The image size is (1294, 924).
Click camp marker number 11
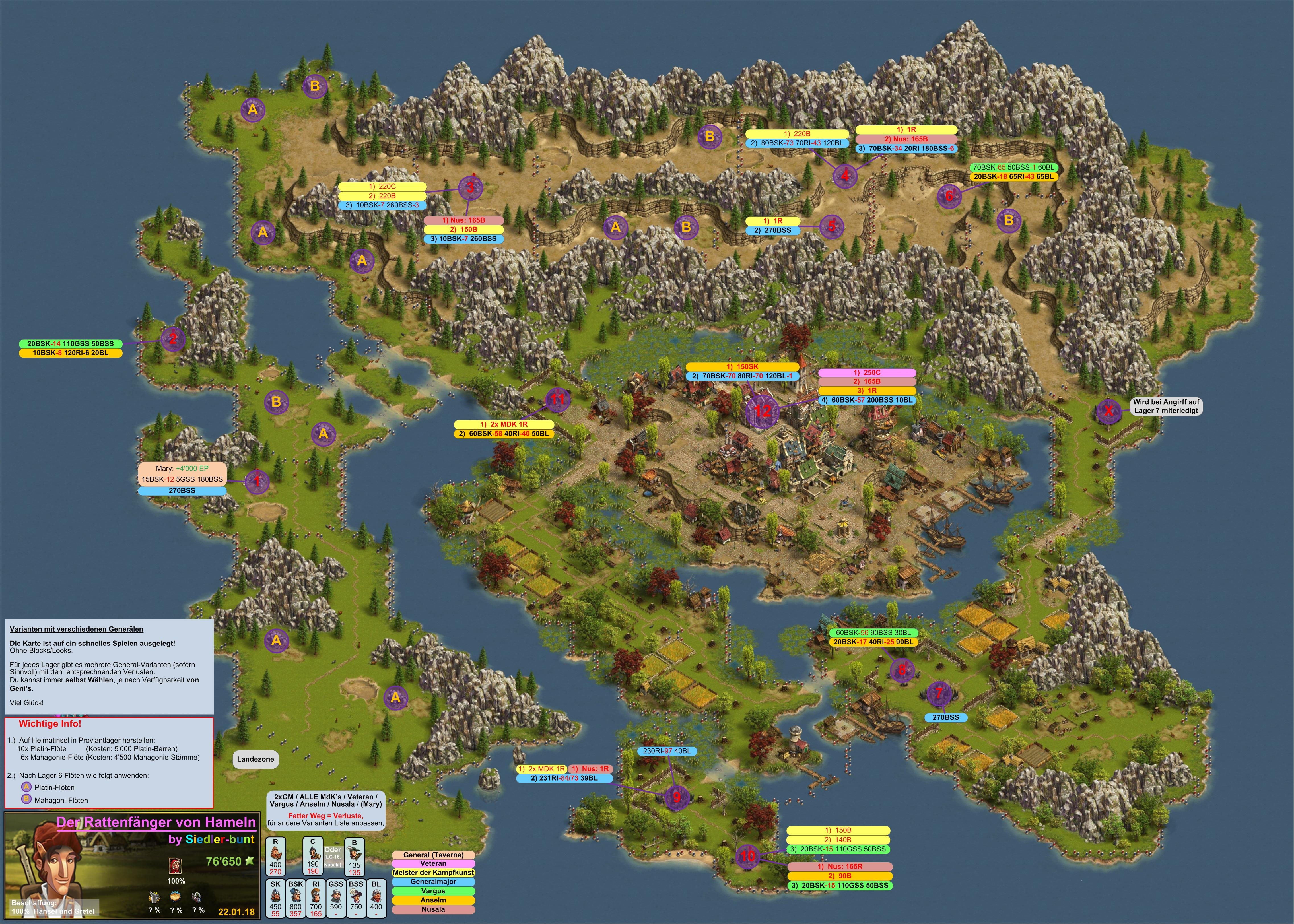point(557,399)
